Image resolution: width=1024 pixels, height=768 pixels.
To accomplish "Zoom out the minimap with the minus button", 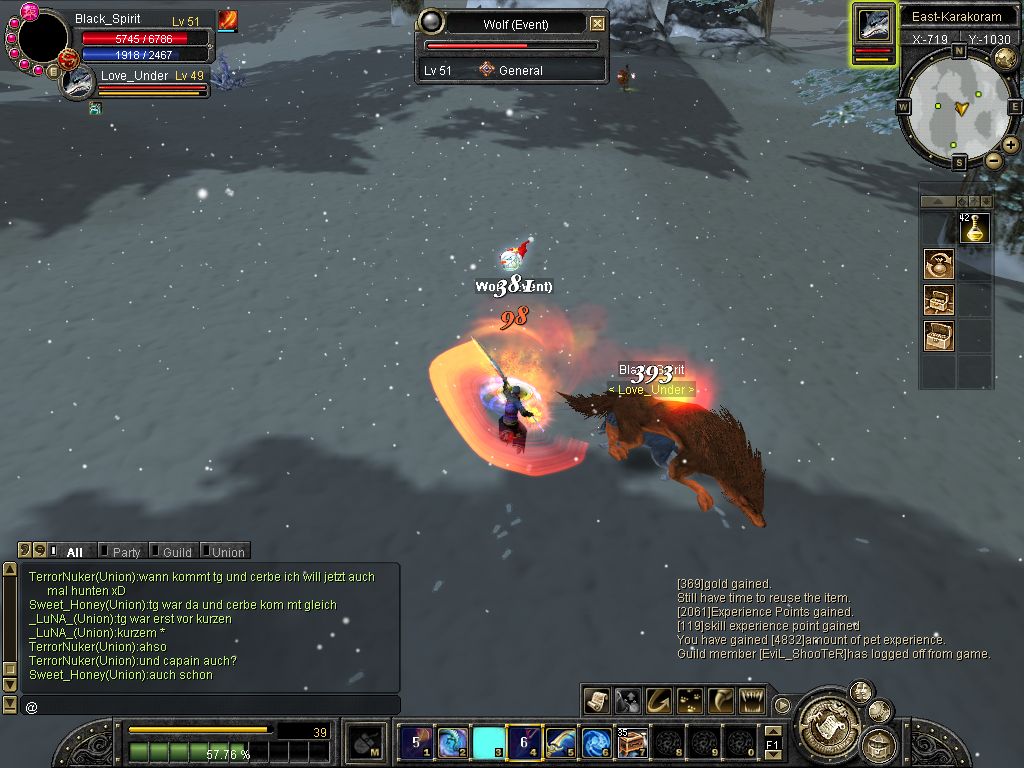I will point(993,160).
